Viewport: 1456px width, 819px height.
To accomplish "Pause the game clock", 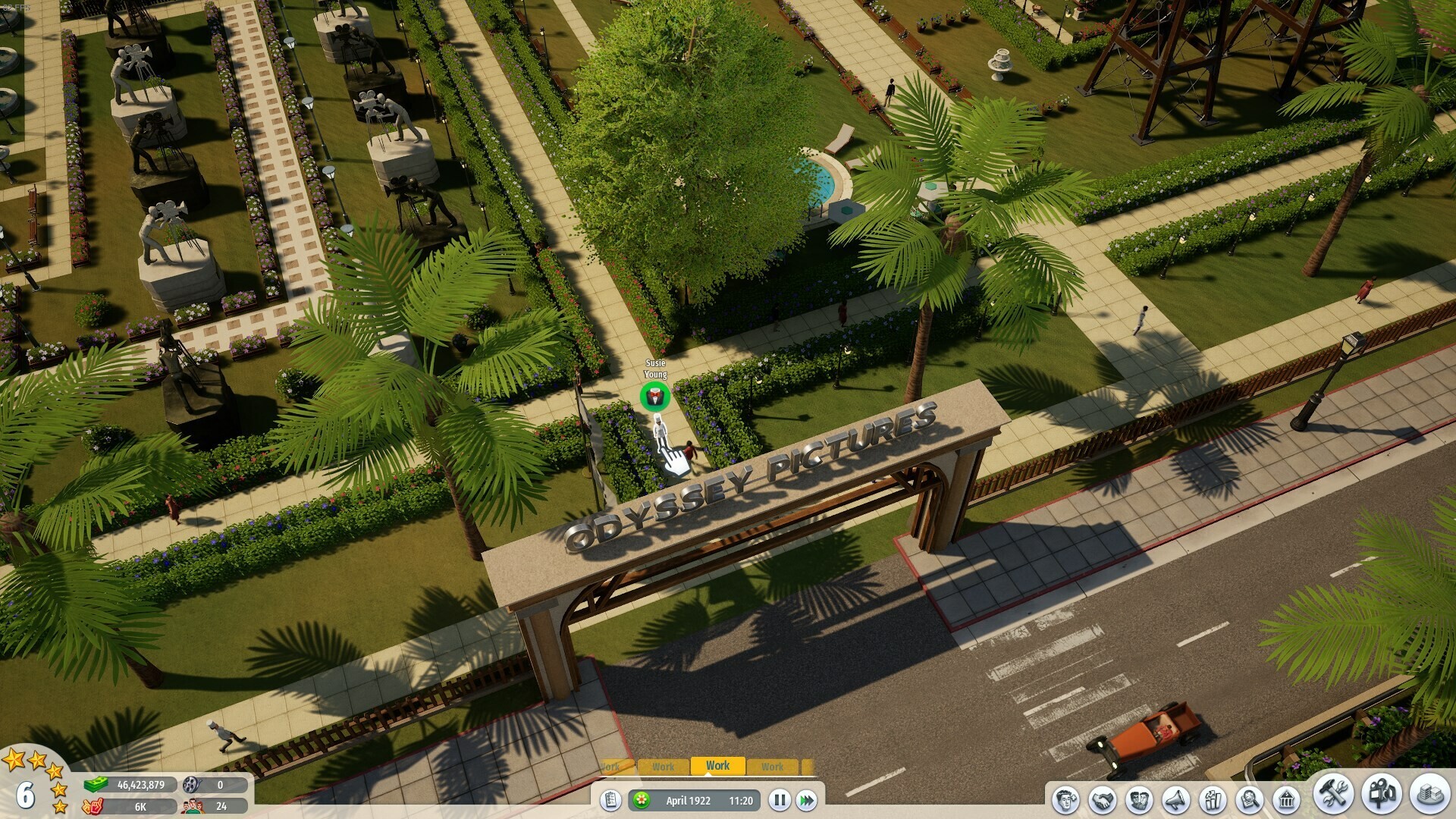I will [x=780, y=799].
